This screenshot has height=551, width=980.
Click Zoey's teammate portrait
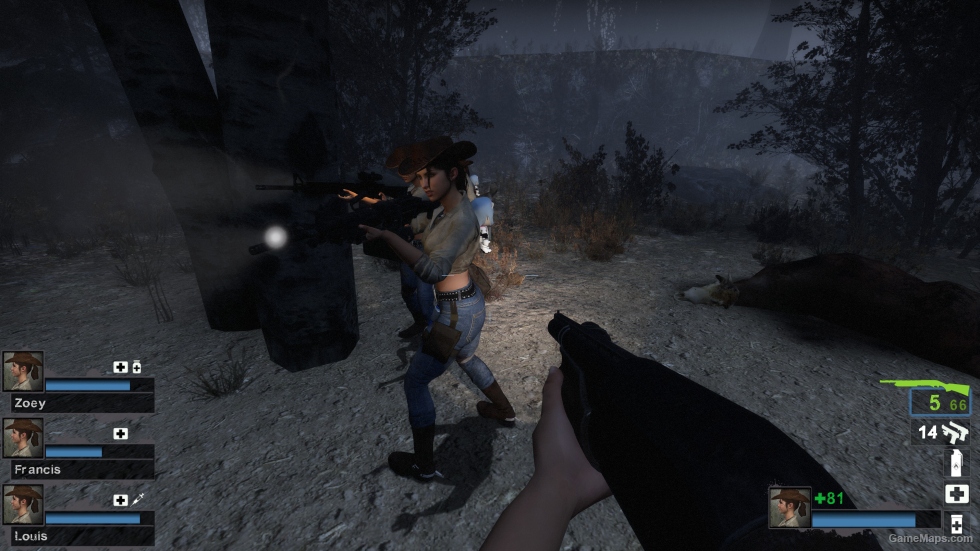23,371
